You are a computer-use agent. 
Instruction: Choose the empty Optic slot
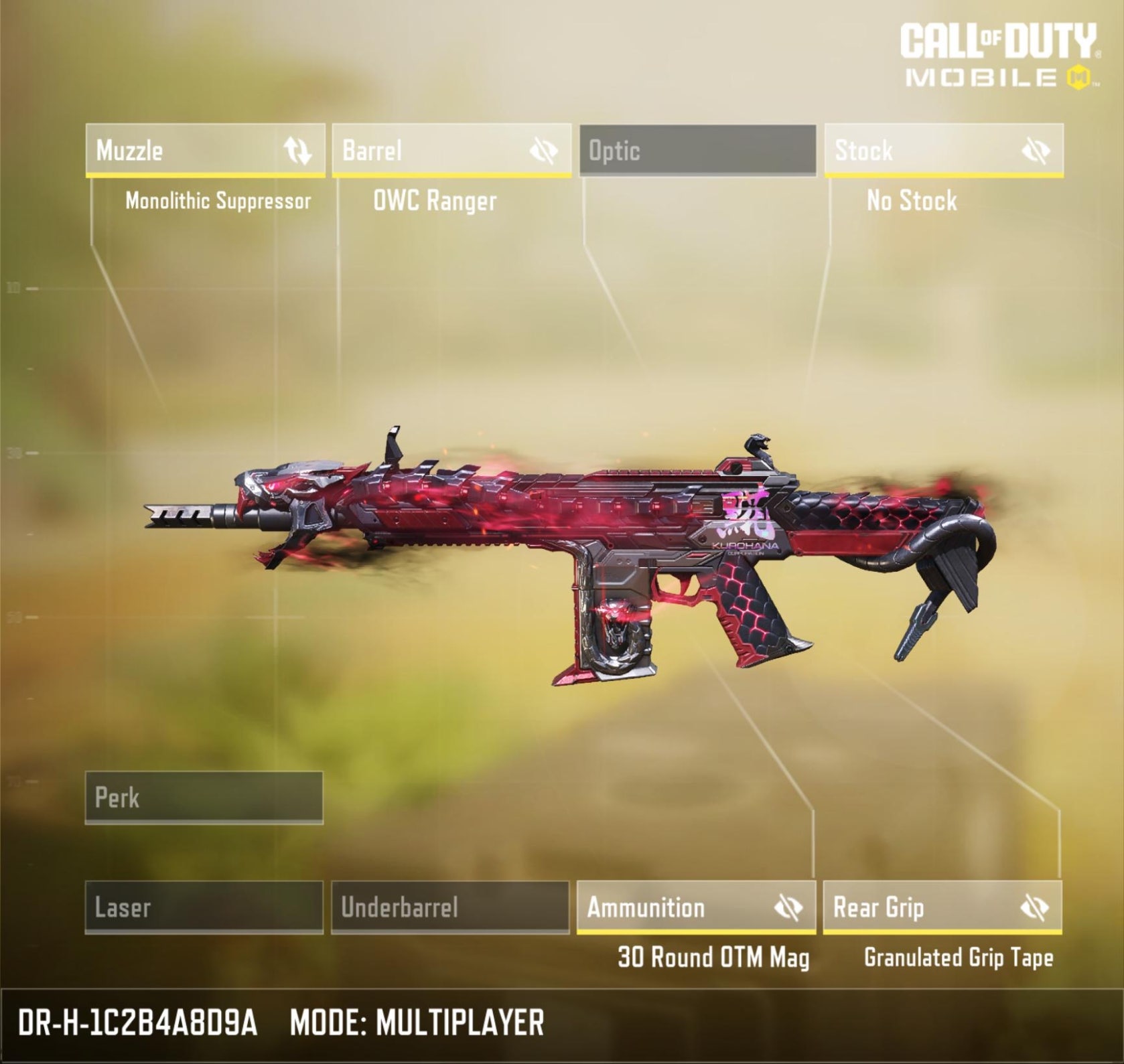[697, 150]
